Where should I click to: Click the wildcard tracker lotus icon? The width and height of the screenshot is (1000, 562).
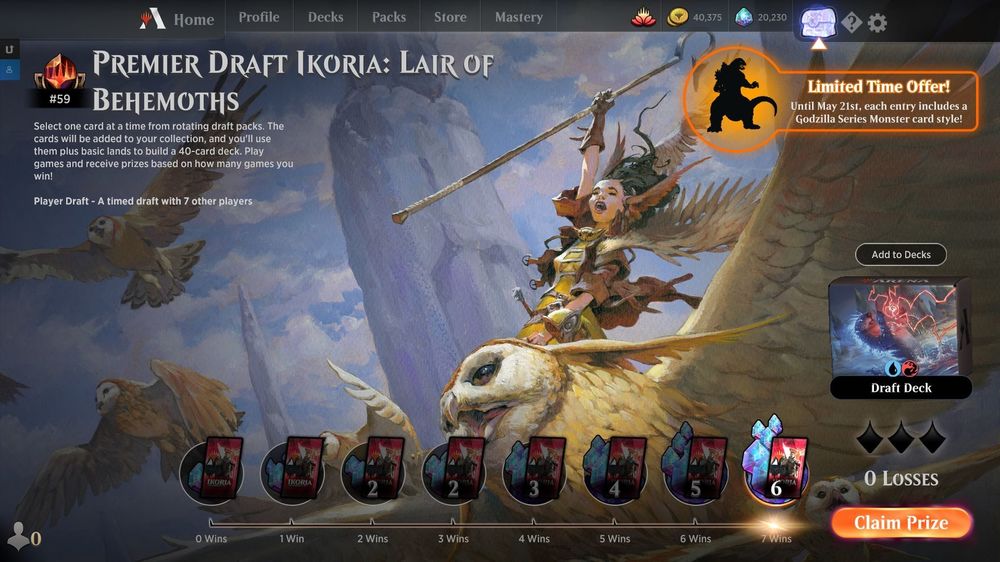643,17
